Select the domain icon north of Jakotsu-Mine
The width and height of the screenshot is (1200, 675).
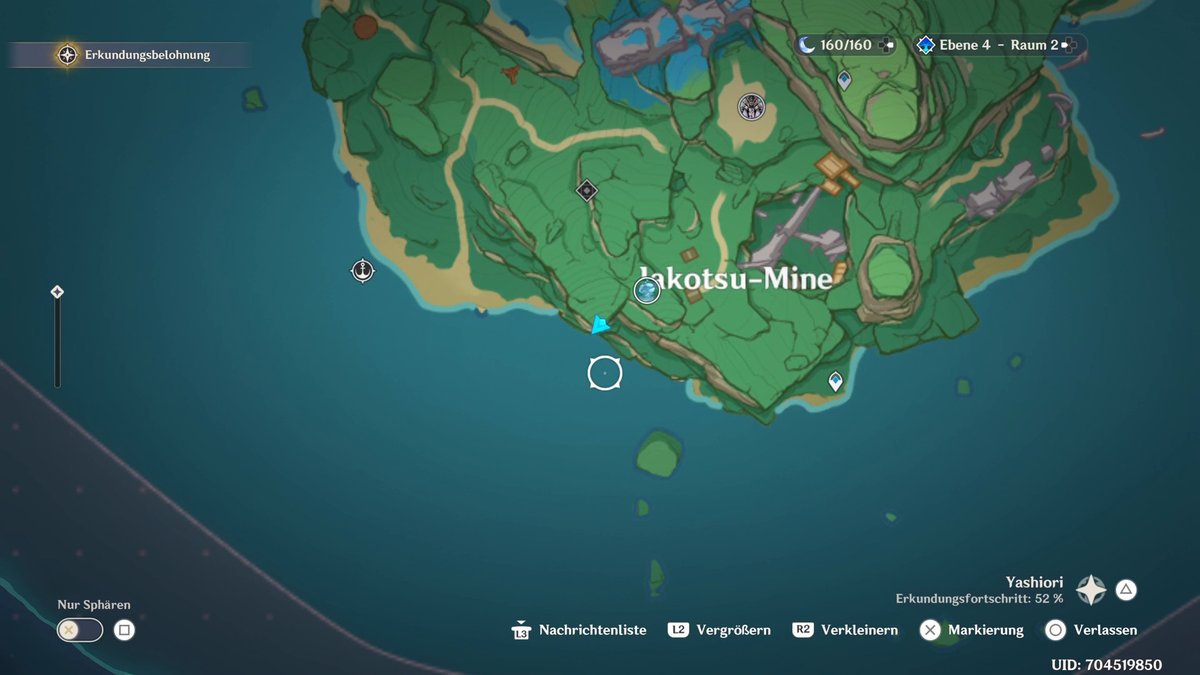[751, 106]
